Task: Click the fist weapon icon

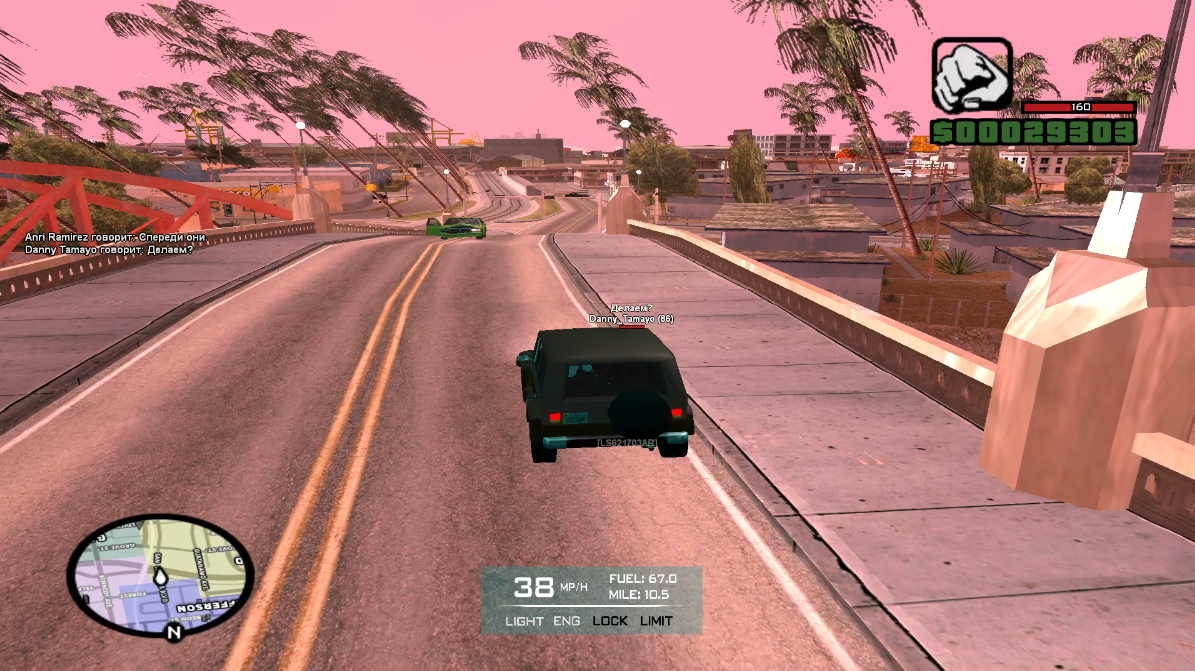Action: coord(972,76)
